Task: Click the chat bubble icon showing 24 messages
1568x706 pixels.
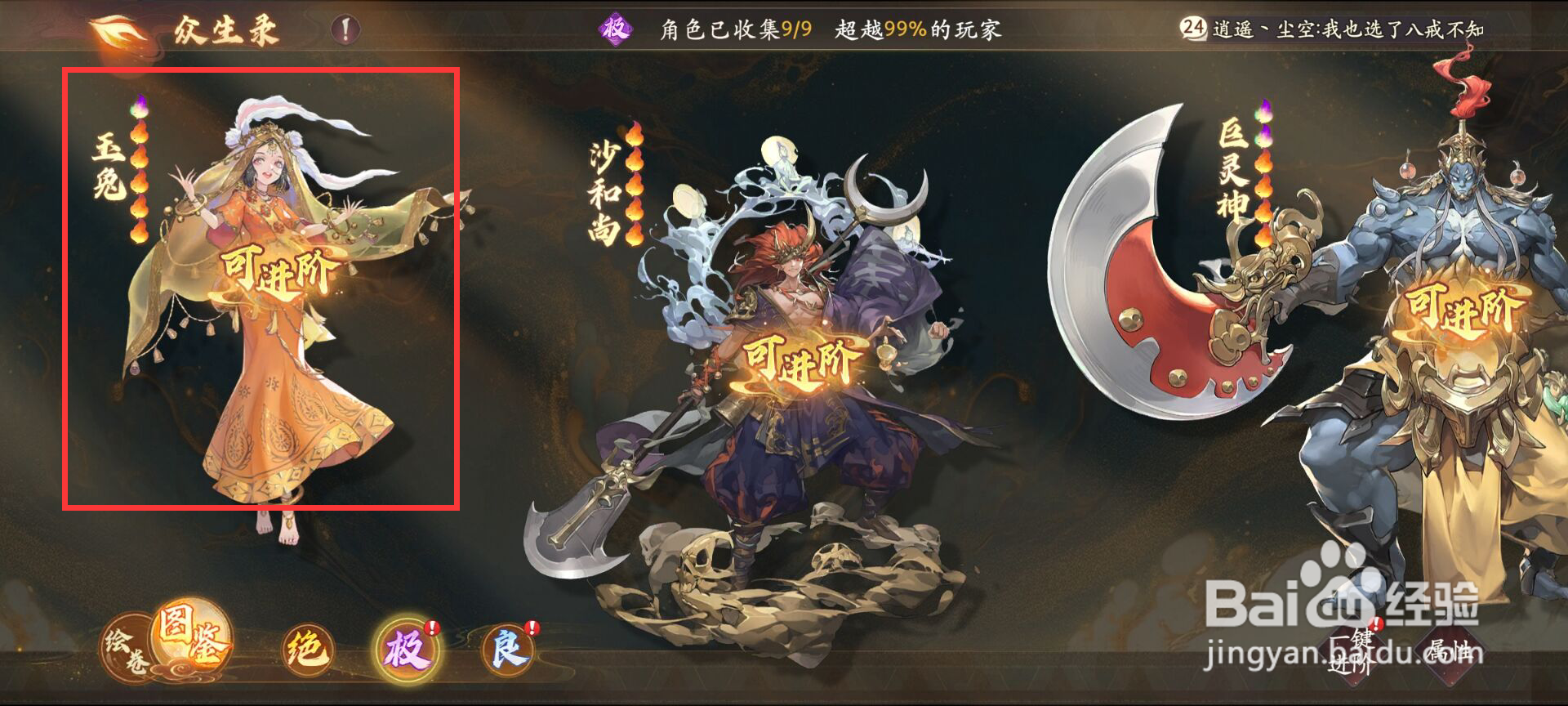Action: click(x=1193, y=26)
